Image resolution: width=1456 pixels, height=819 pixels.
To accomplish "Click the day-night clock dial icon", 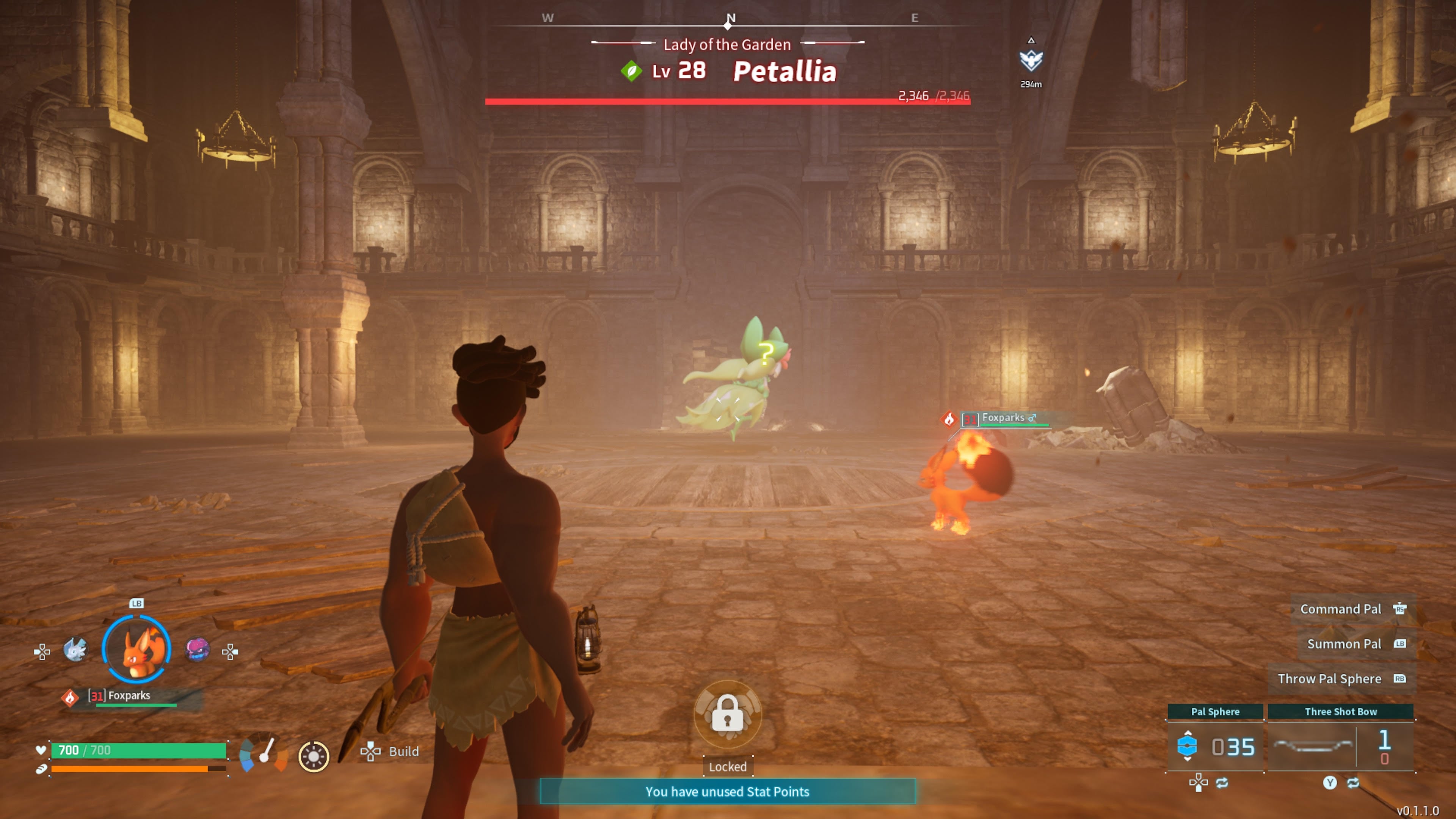I will click(314, 756).
